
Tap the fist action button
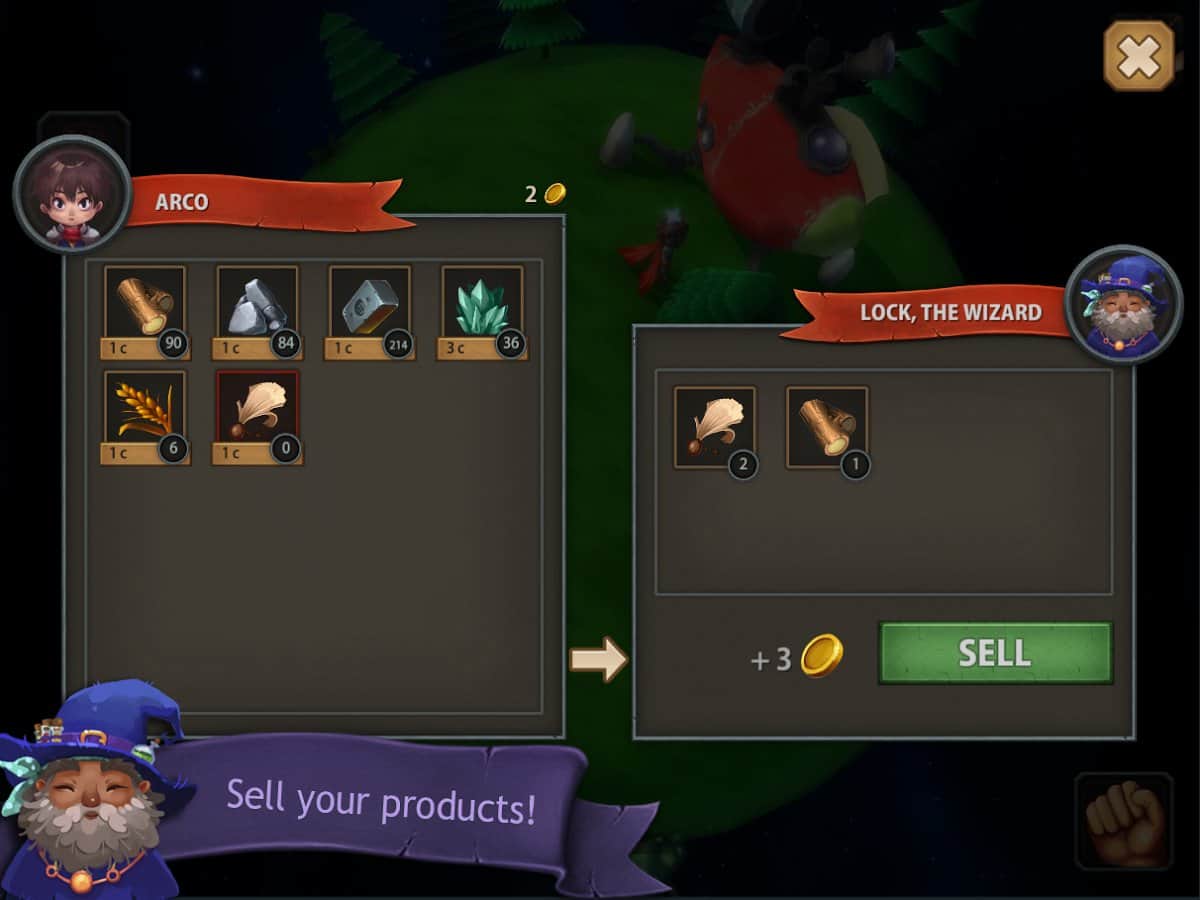[1124, 820]
